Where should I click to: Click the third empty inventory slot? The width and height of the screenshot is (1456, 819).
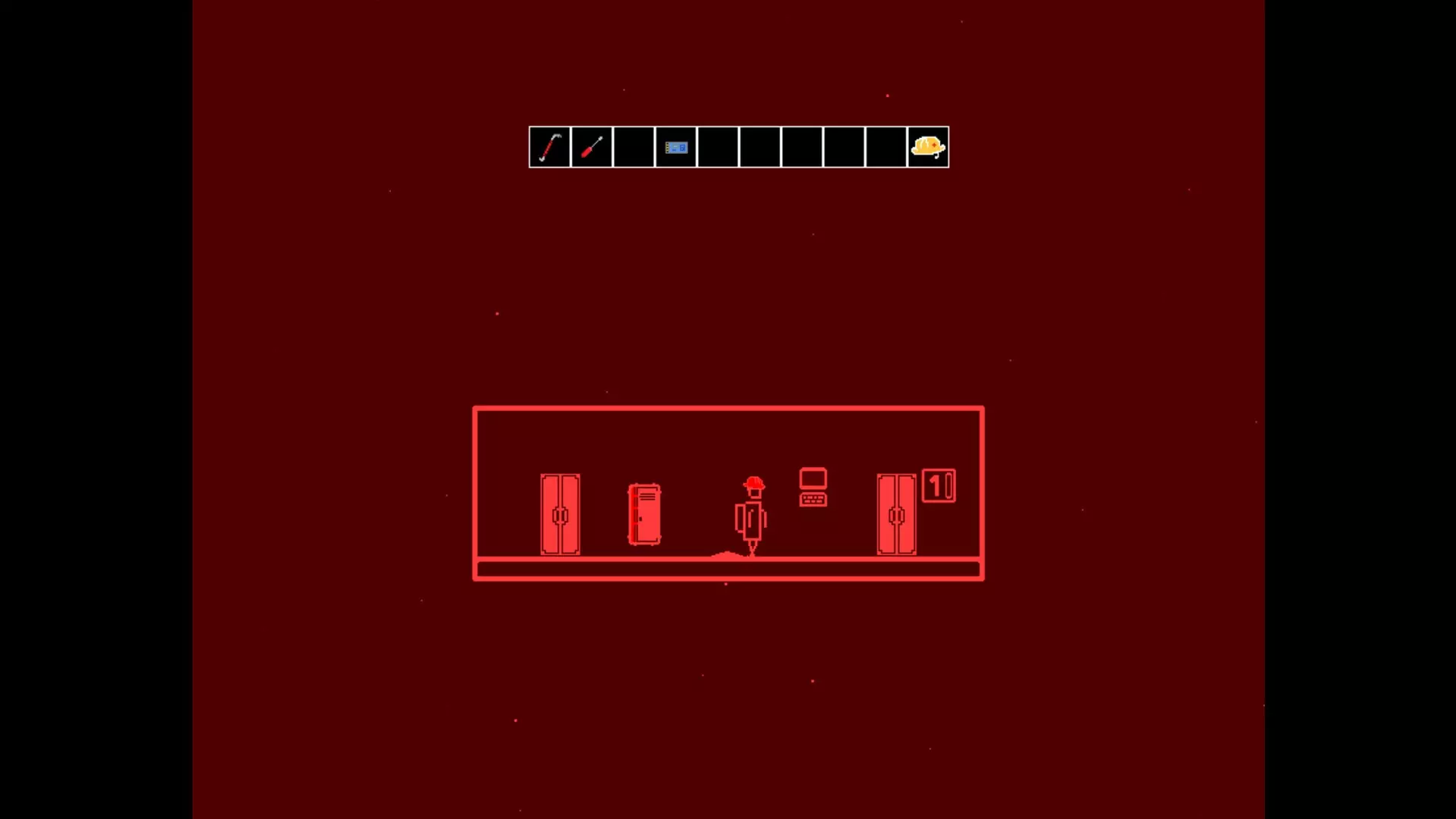634,146
